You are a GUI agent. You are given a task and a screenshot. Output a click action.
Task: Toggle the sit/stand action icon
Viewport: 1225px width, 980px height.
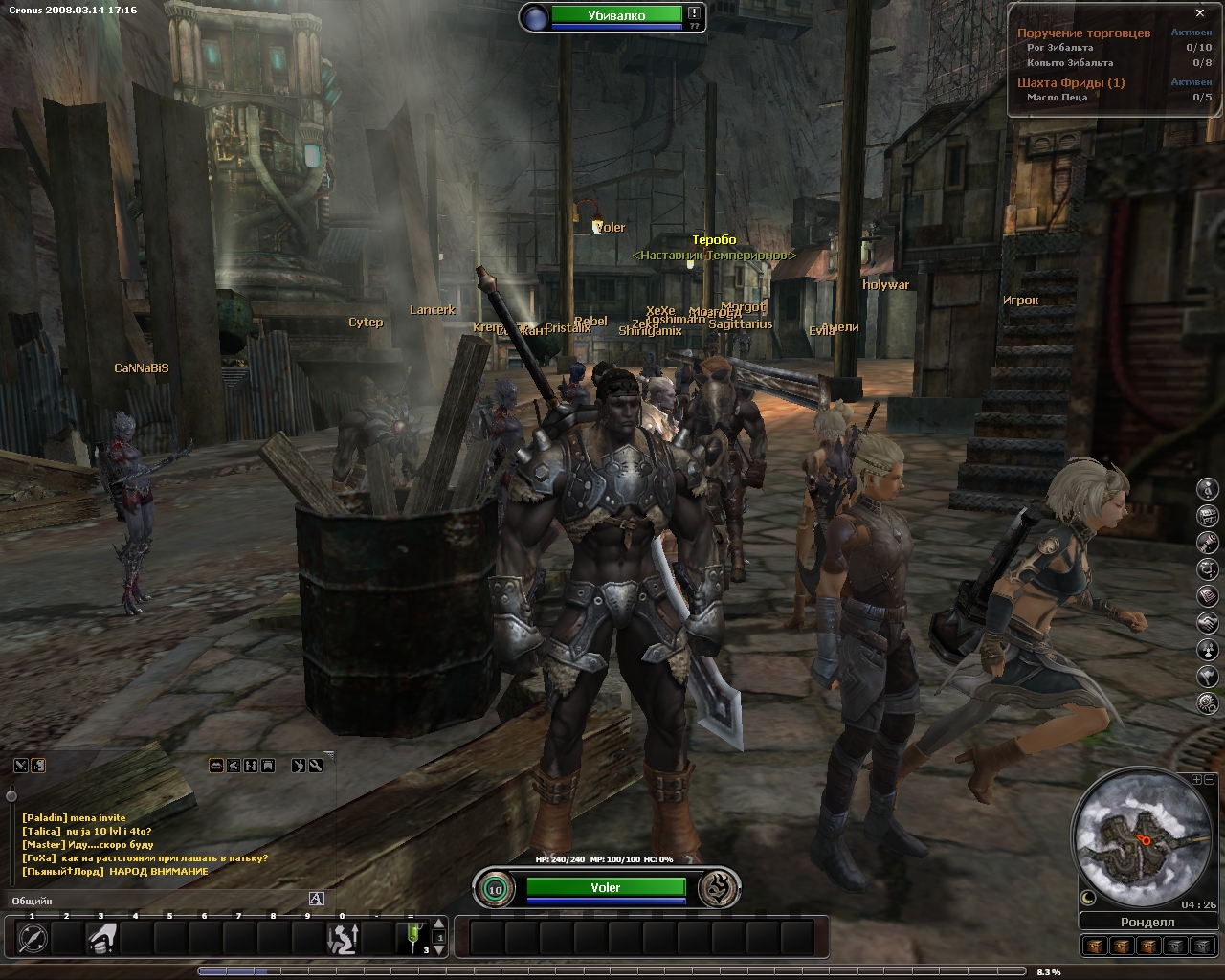tap(343, 938)
